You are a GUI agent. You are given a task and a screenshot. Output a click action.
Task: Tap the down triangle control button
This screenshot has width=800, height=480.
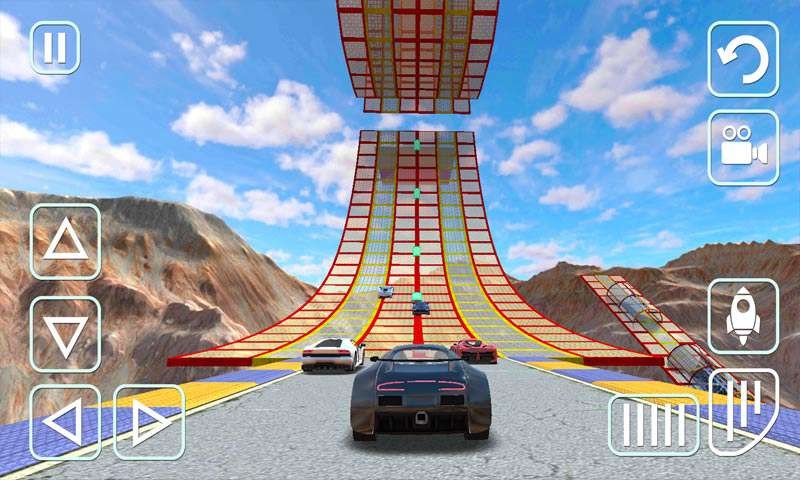65,334
